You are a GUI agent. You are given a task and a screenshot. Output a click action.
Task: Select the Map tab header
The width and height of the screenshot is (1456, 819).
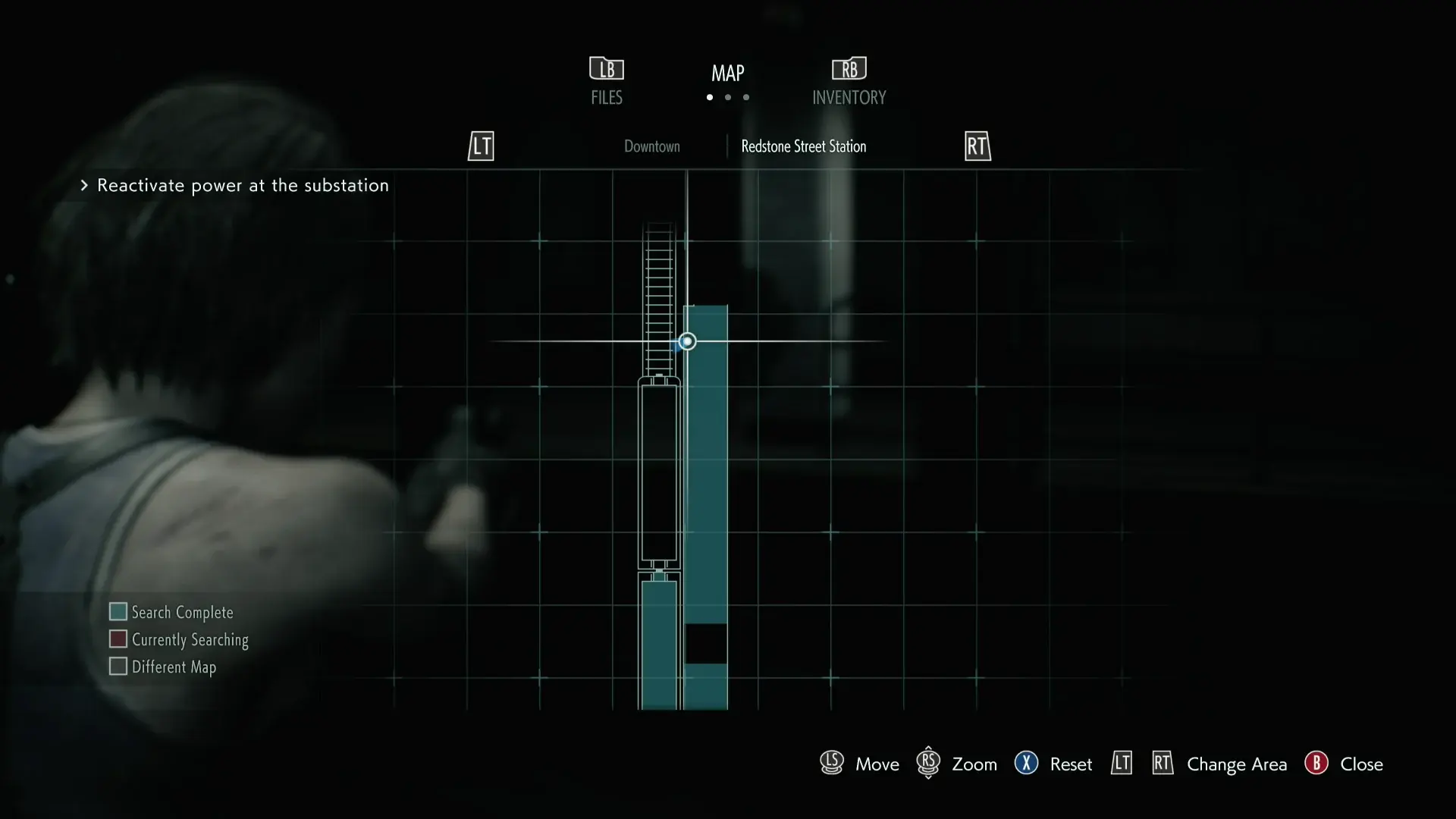pos(727,74)
